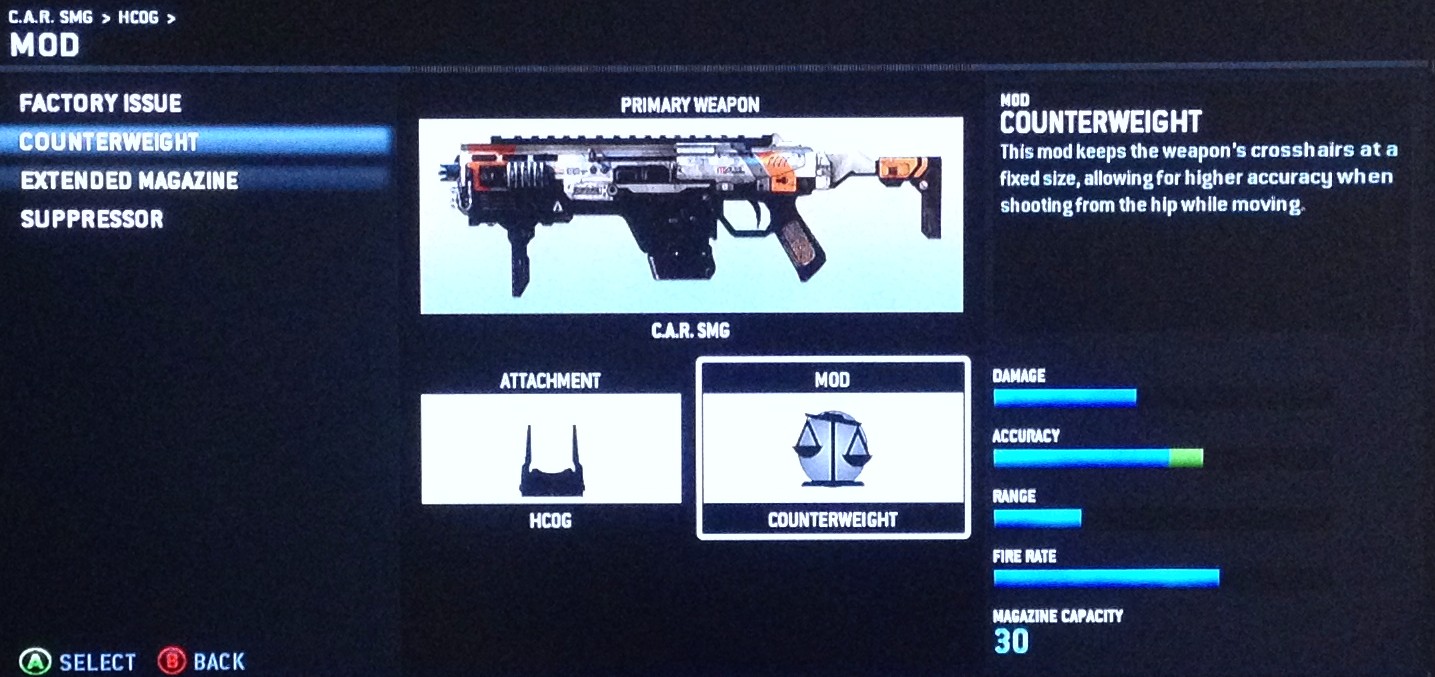Select the Suppressor mod
Viewport: 1435px width, 677px height.
coord(92,219)
